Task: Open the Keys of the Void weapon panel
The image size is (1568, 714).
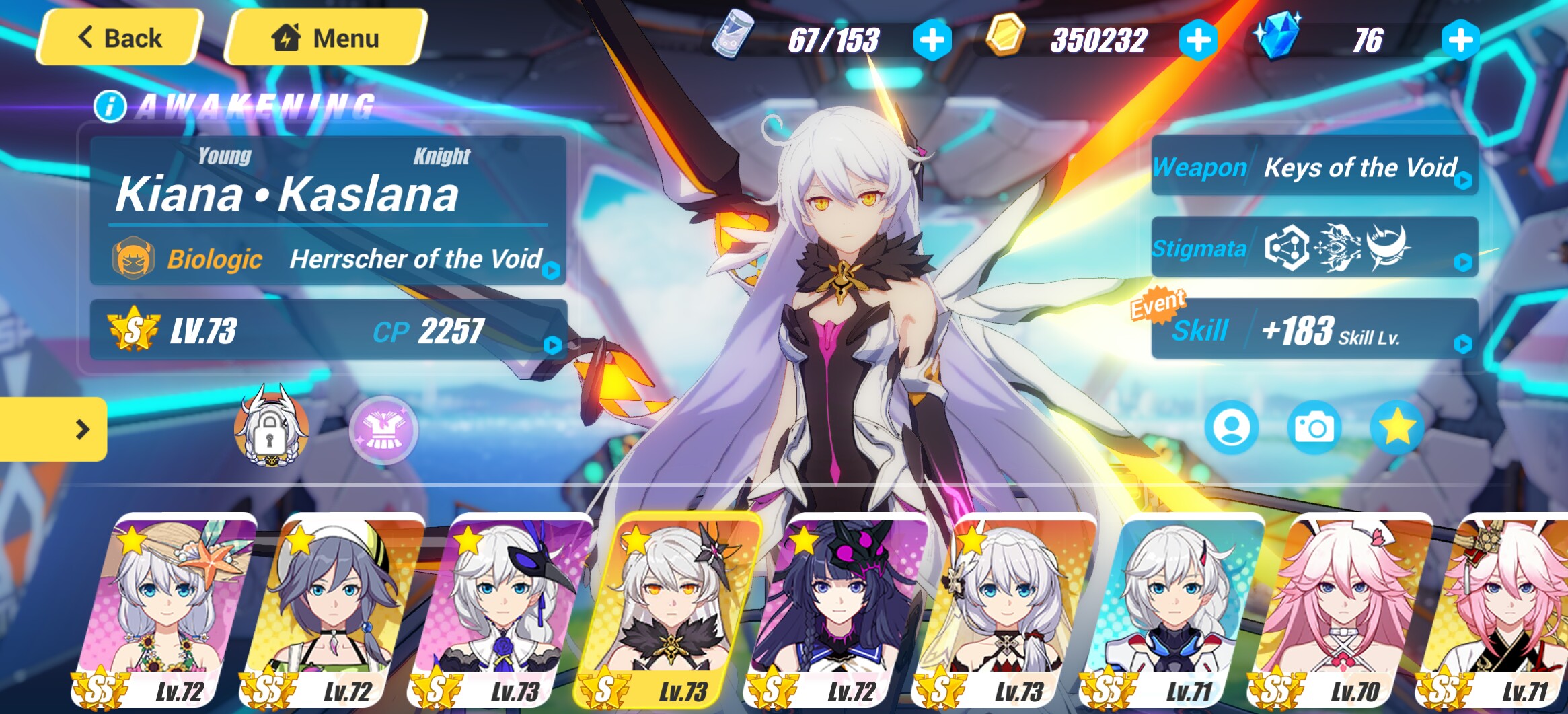Action: (1314, 167)
